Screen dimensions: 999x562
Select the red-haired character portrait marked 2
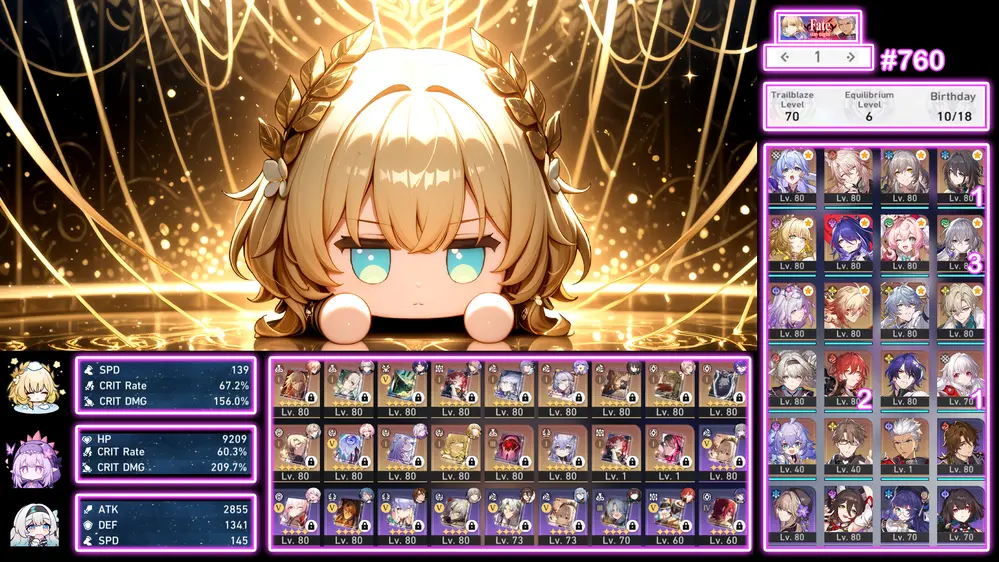(x=848, y=375)
